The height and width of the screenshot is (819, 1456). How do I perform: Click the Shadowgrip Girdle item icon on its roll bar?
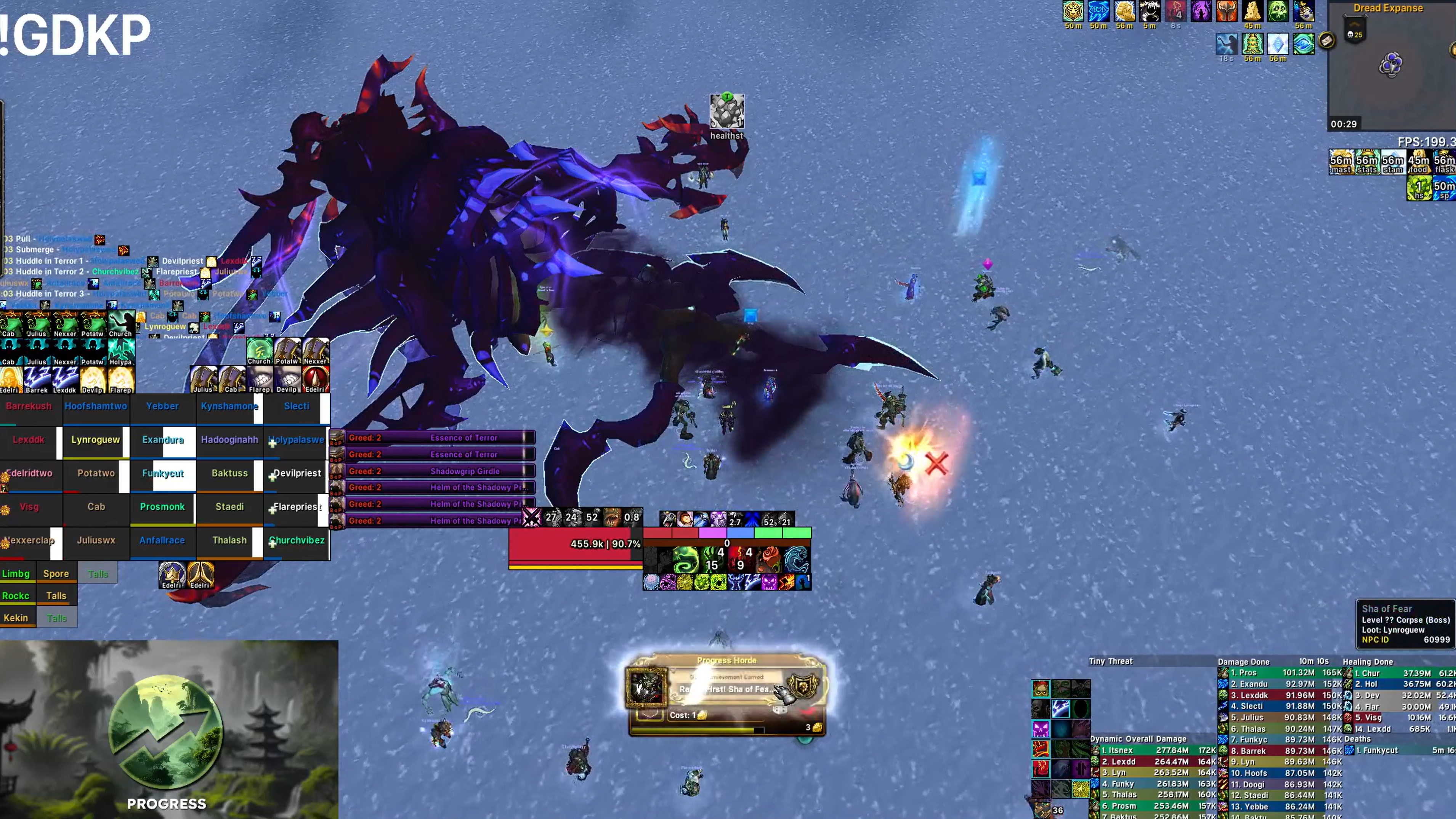336,471
